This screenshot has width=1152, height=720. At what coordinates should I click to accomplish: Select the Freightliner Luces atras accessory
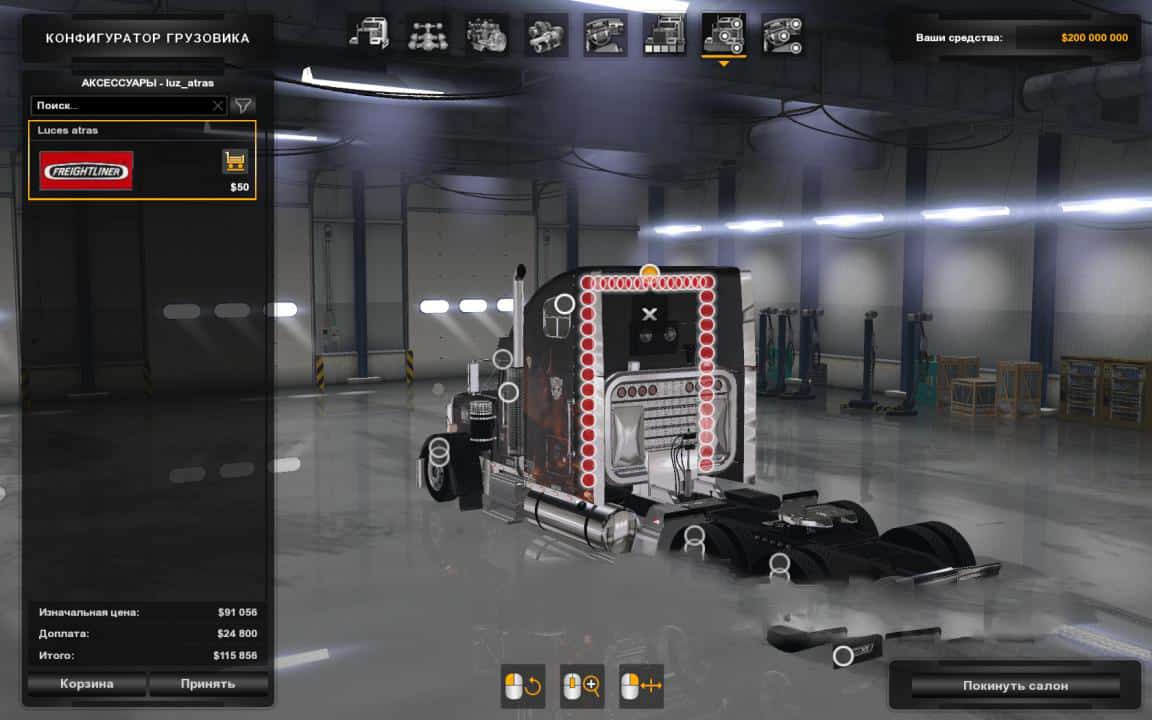(x=86, y=170)
